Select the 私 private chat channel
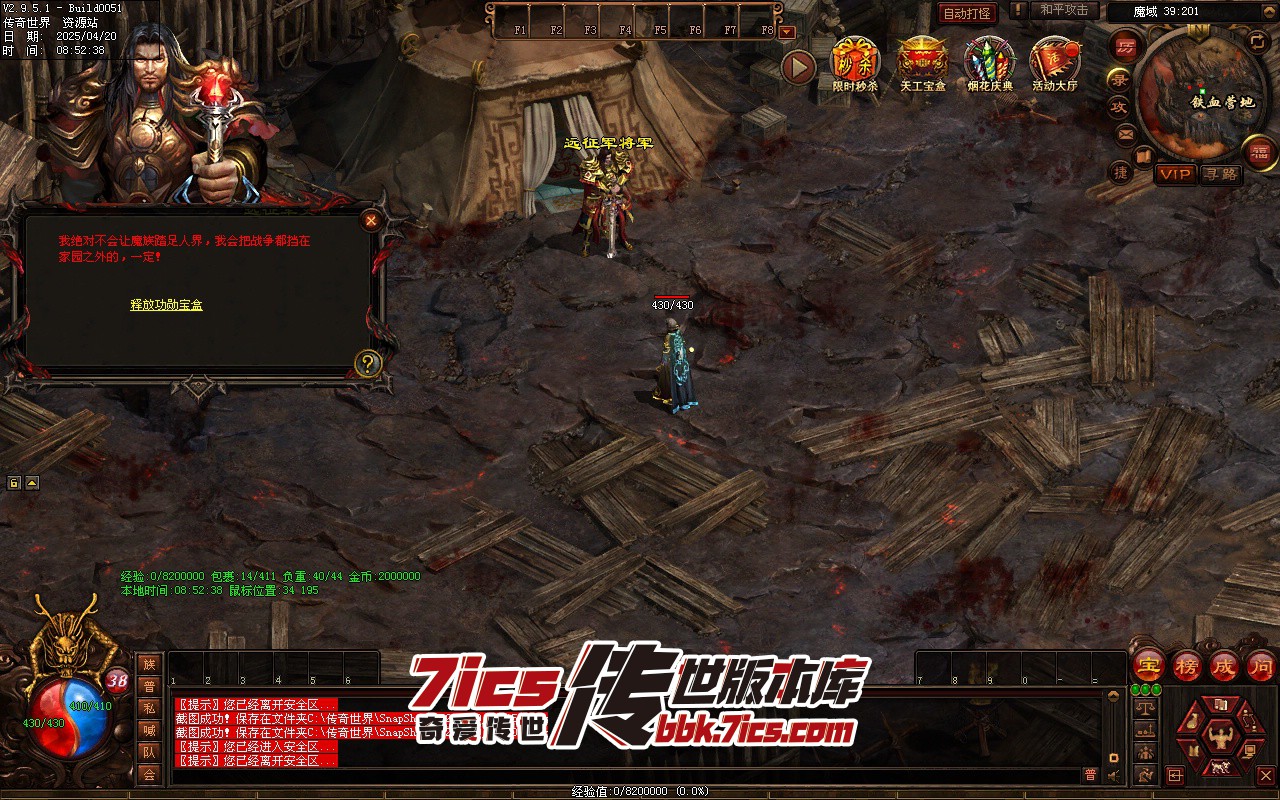The image size is (1280, 800). (x=149, y=708)
